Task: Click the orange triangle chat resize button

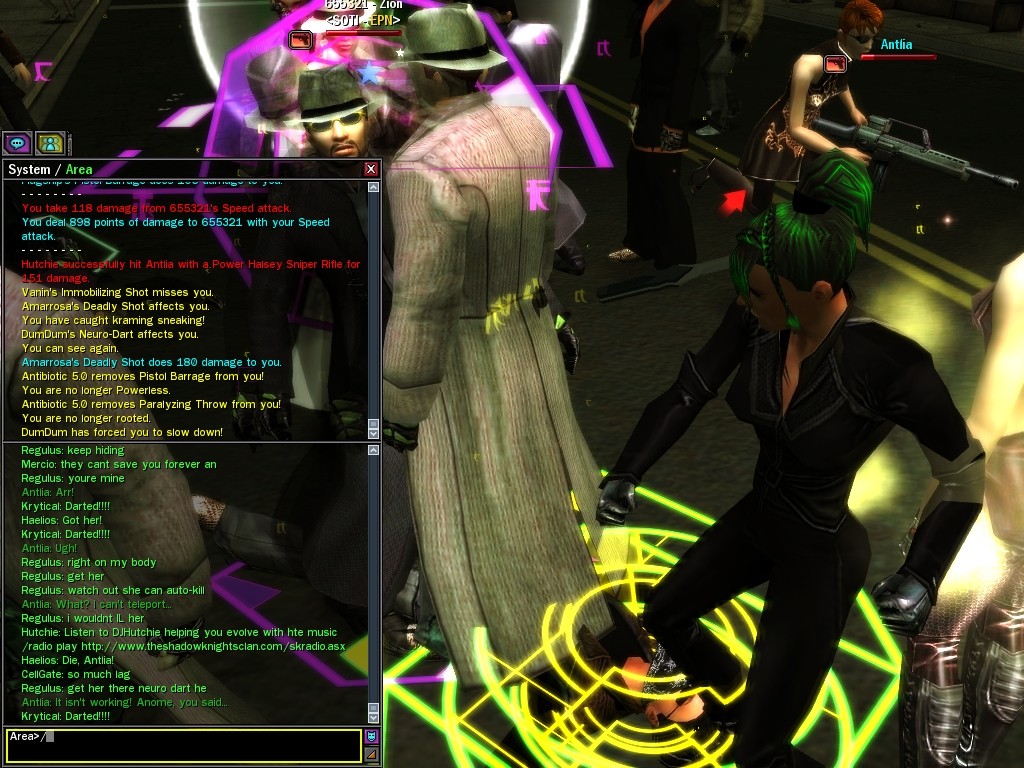Action: click(372, 754)
